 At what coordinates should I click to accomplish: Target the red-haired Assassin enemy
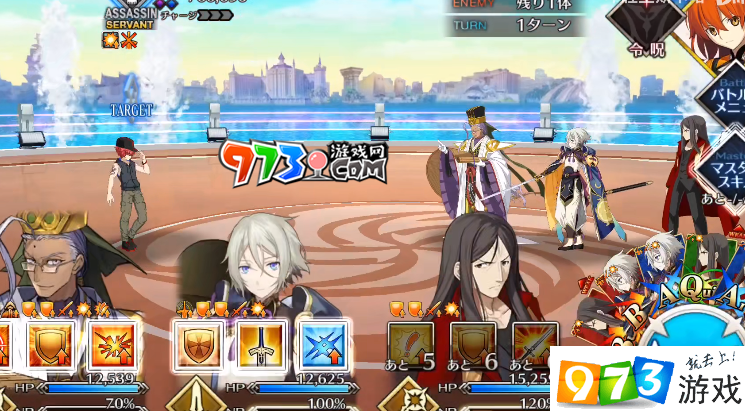click(x=127, y=192)
